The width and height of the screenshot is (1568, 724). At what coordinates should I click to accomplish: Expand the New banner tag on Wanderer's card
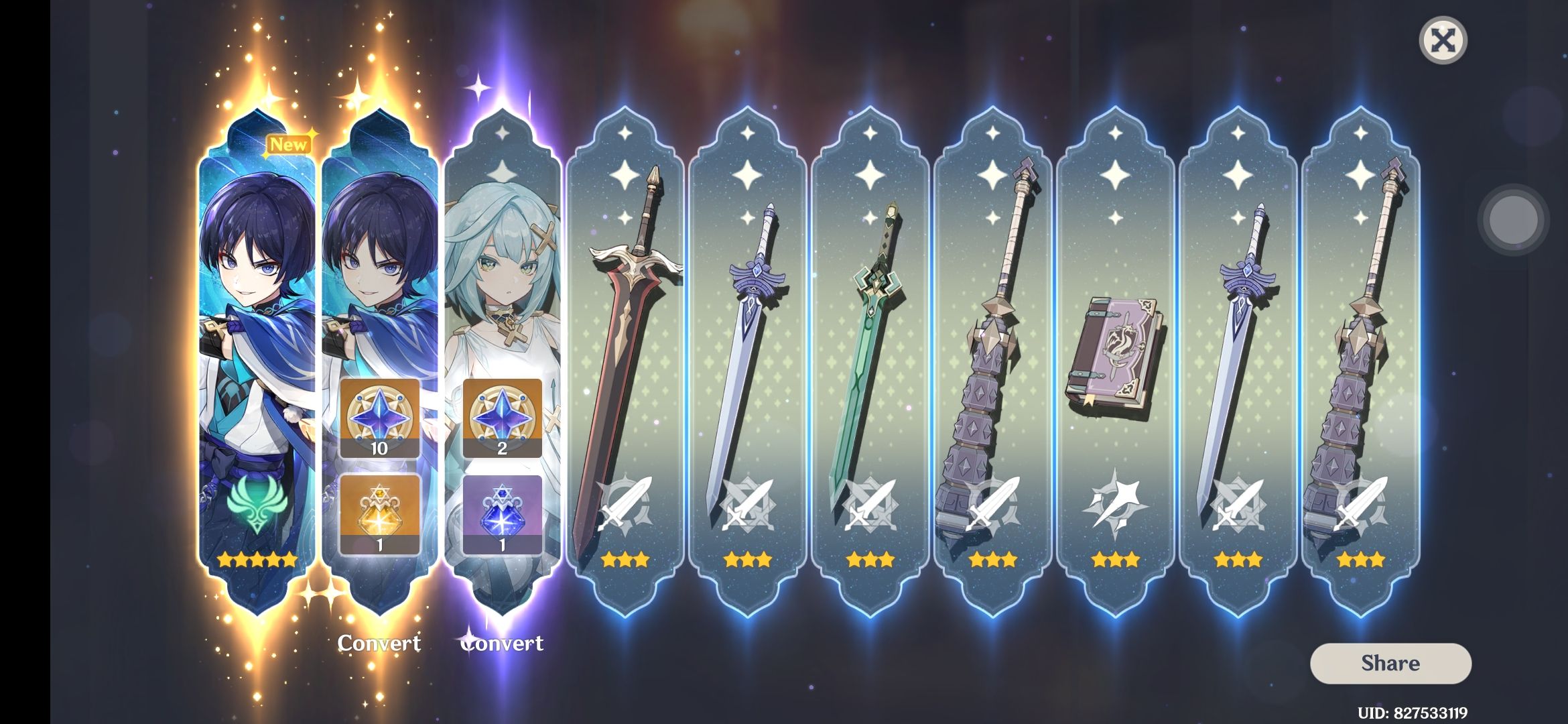click(289, 143)
